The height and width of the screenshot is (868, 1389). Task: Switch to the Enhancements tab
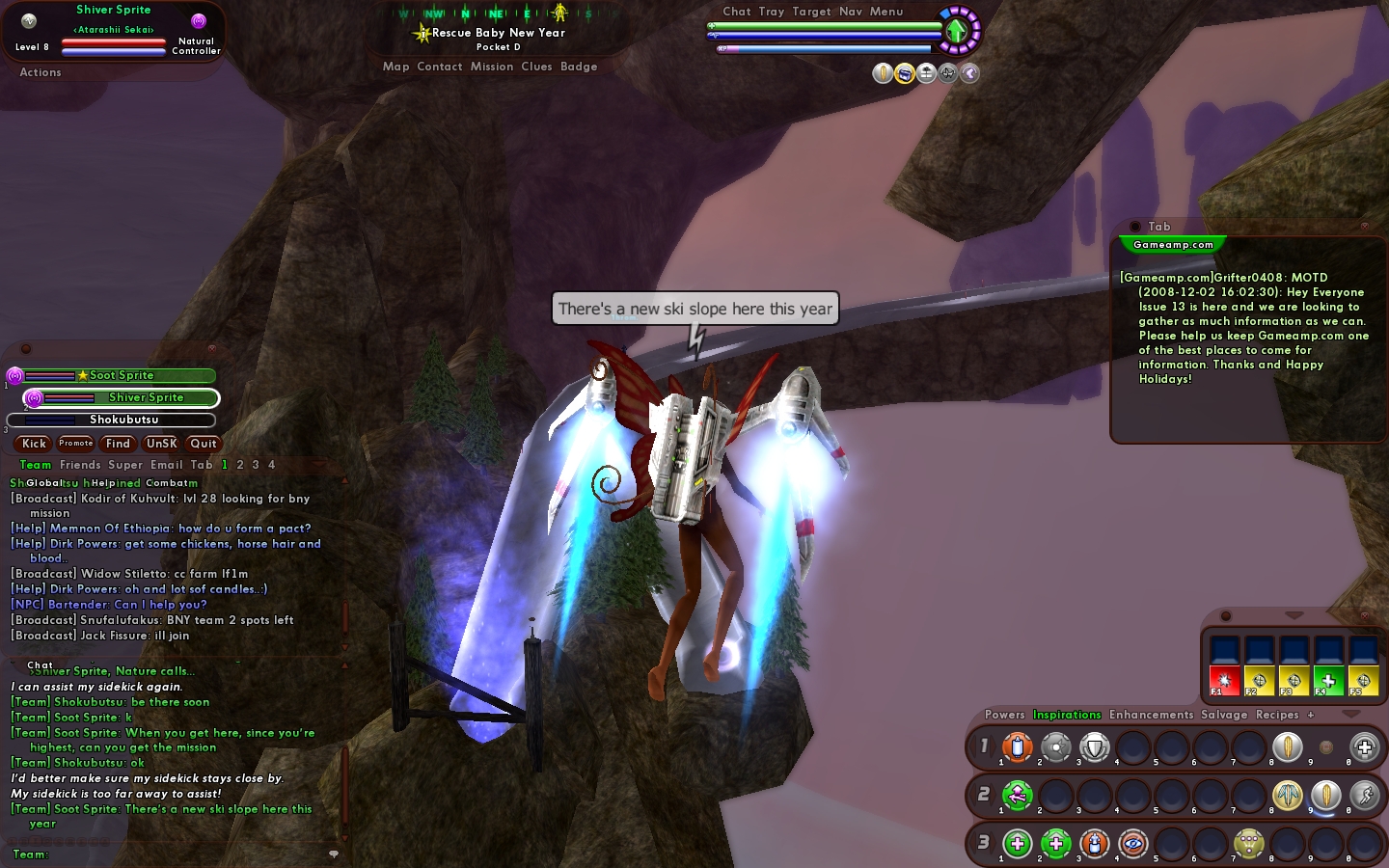coord(1151,715)
